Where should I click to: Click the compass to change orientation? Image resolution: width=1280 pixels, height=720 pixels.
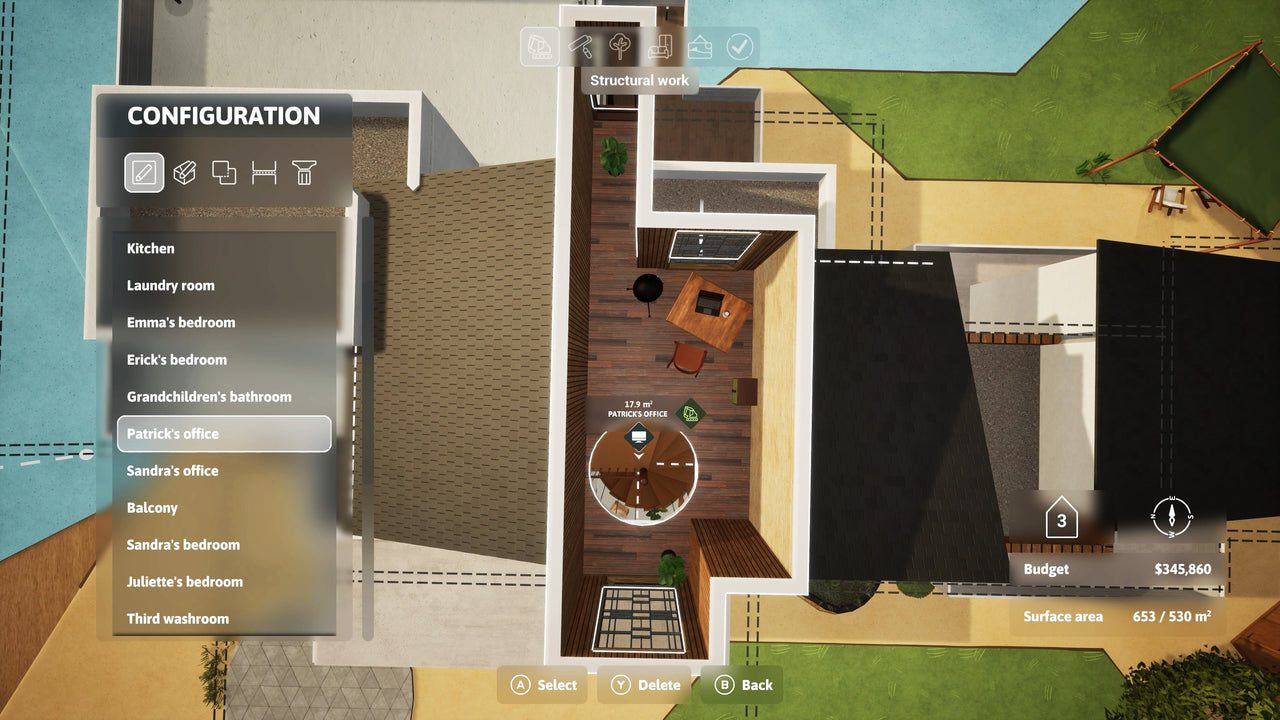click(1170, 518)
